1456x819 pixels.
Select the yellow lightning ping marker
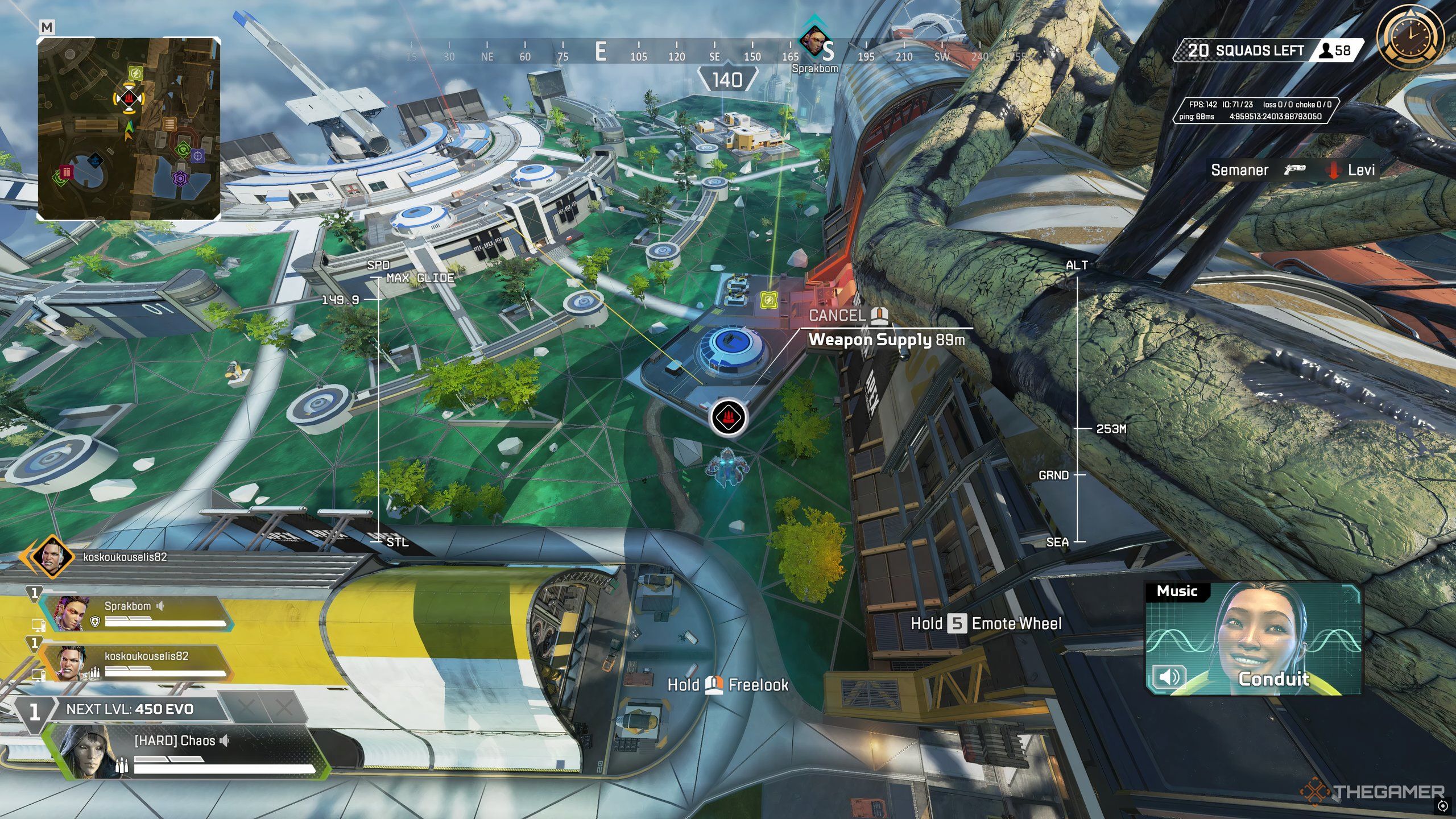coord(768,299)
